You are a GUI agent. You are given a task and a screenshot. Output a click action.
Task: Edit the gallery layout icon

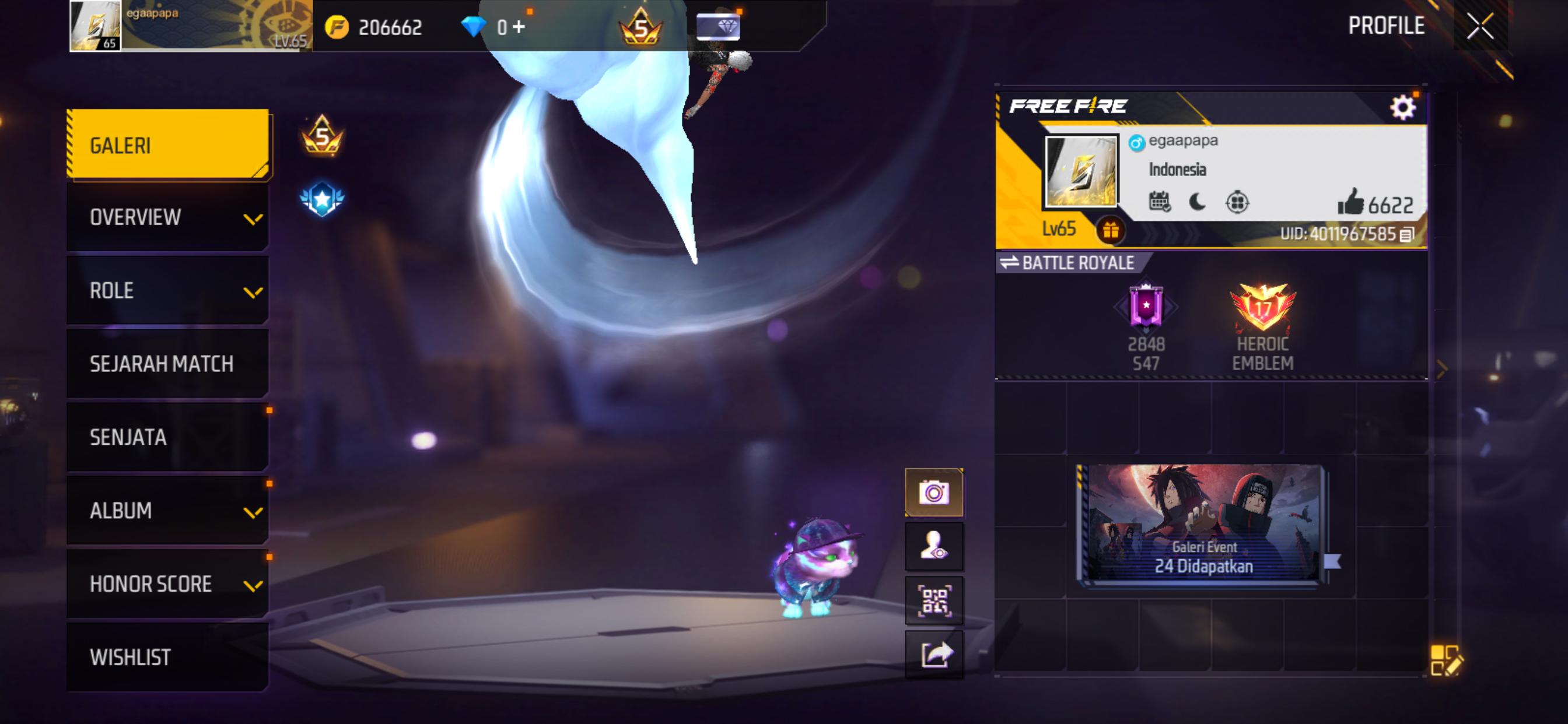[1444, 660]
